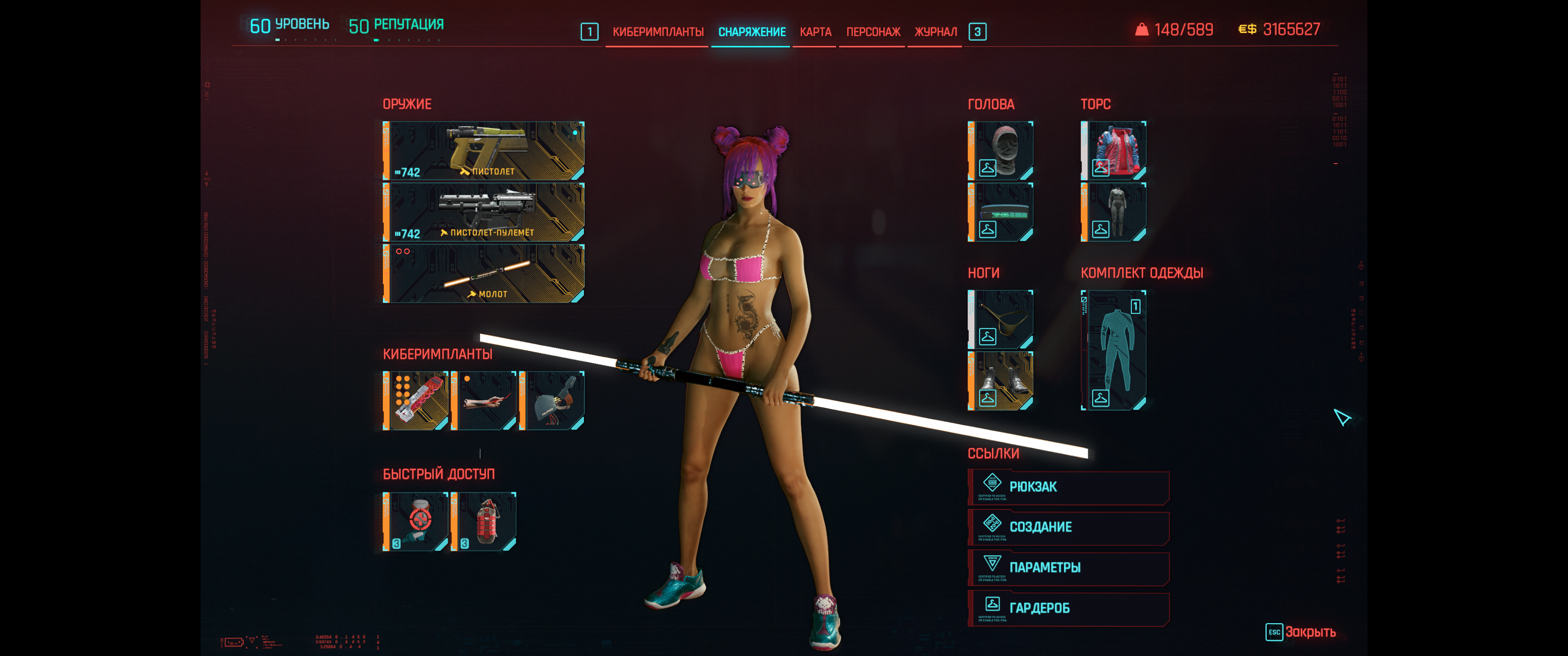Image resolution: width=1568 pixels, height=656 pixels.
Task: Select the Снаряжение tab
Action: coord(752,31)
